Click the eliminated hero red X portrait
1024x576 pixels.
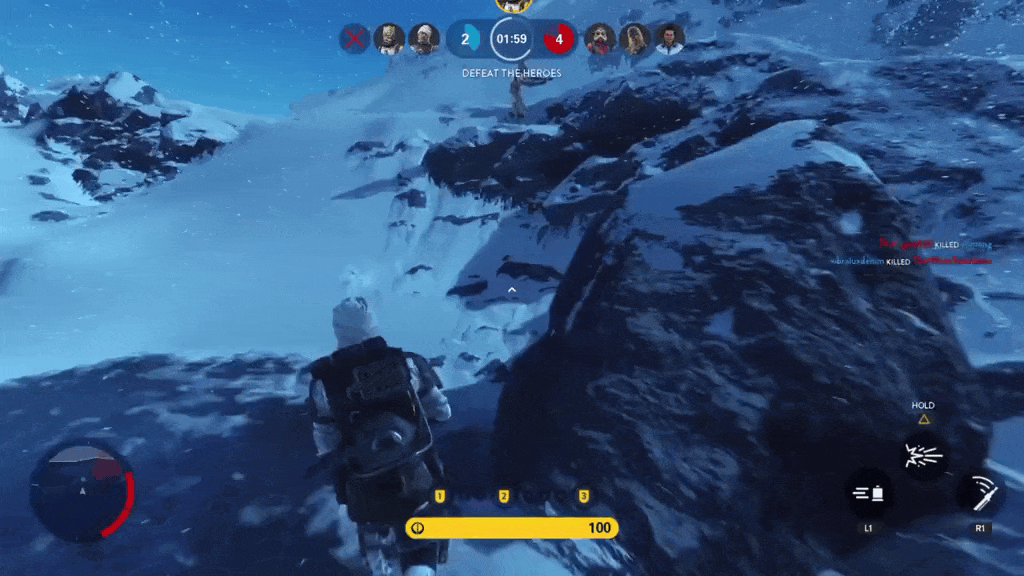[353, 39]
